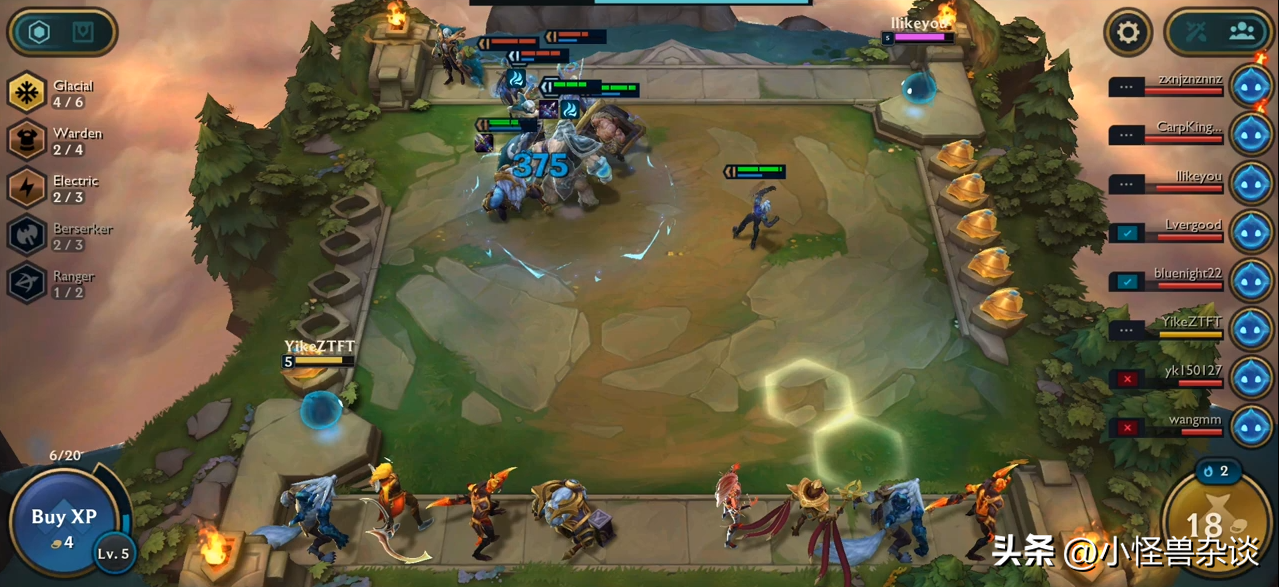Viewport: 1279px width, 587px height.
Task: Click Lvergood in the player list
Action: point(1250,231)
